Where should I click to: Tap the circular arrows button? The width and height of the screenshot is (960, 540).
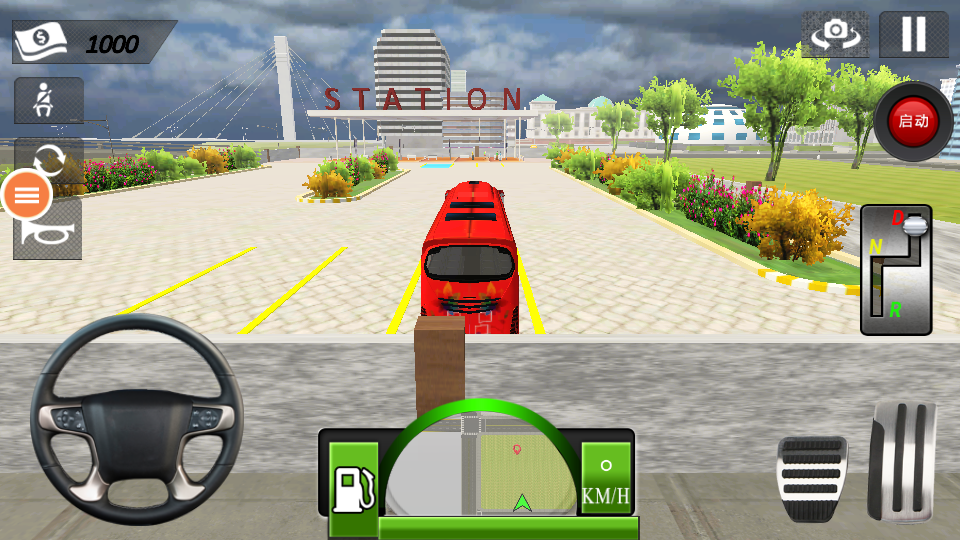coord(48,160)
